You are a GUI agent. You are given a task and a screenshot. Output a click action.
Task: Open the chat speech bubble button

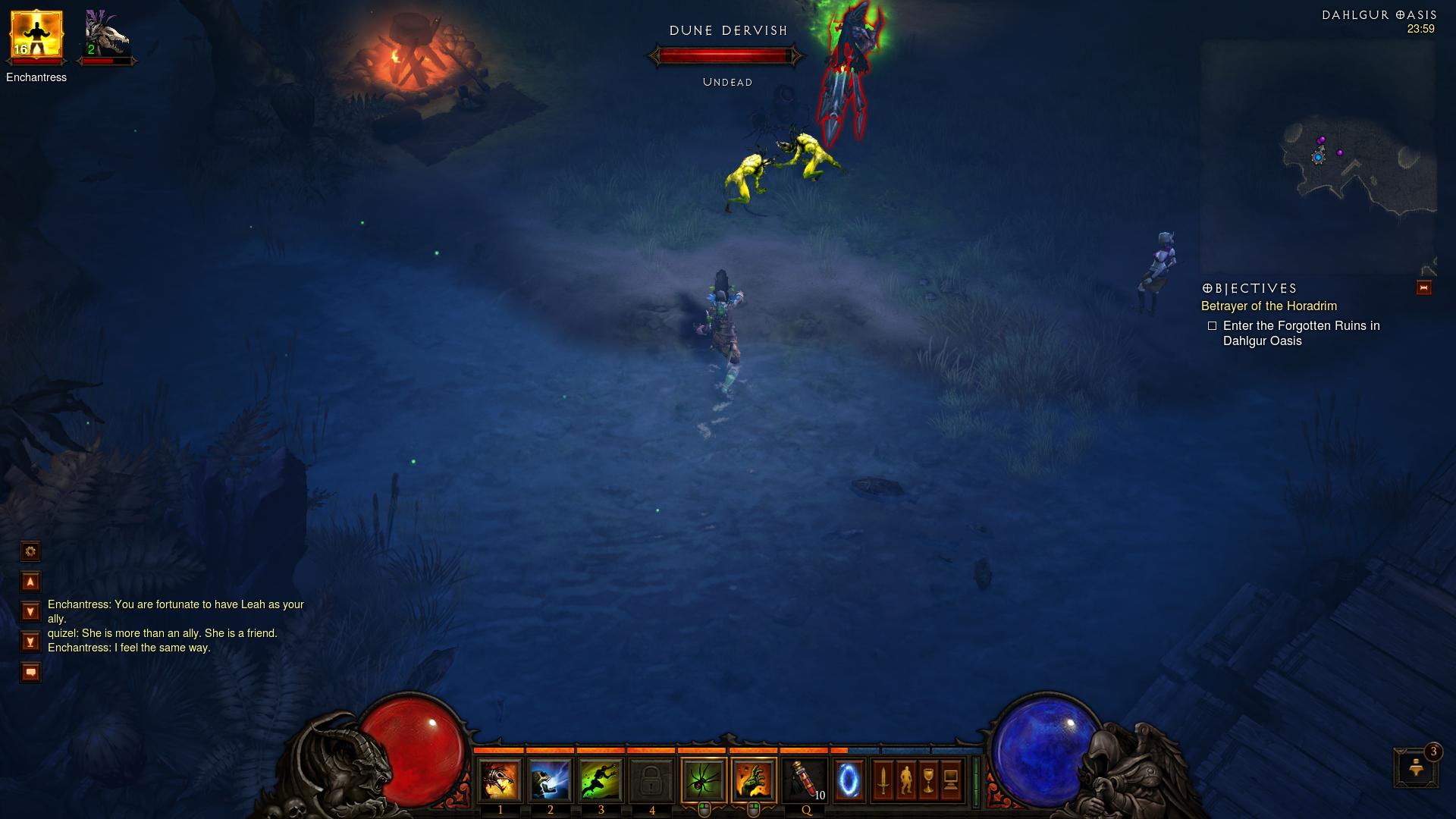30,673
